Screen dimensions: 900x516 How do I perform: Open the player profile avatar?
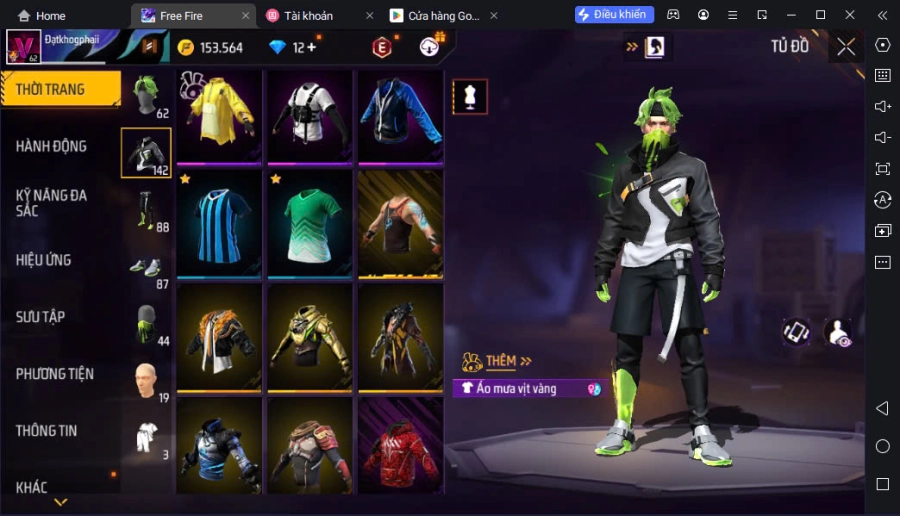pos(23,46)
